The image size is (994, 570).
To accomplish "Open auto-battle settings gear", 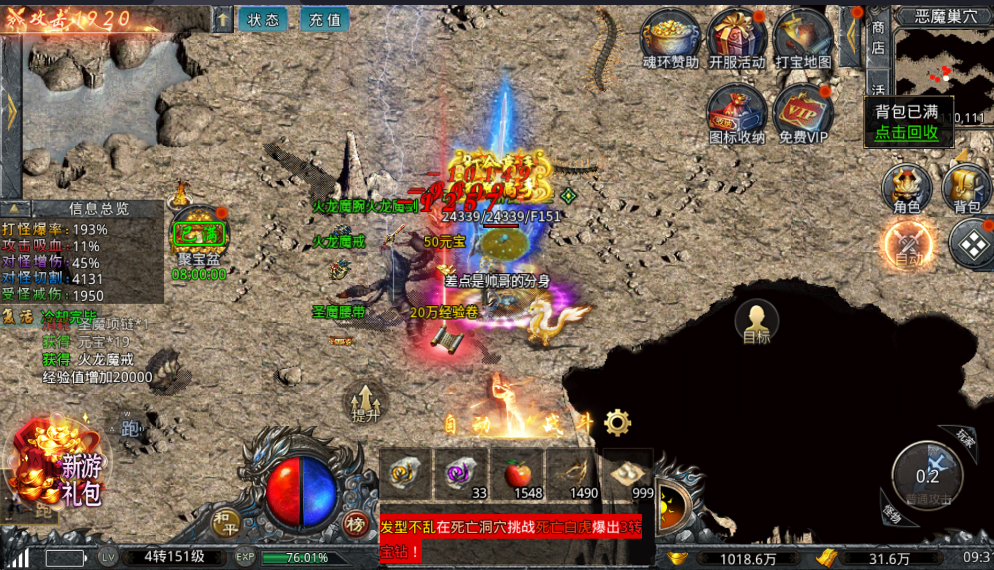I will [618, 423].
